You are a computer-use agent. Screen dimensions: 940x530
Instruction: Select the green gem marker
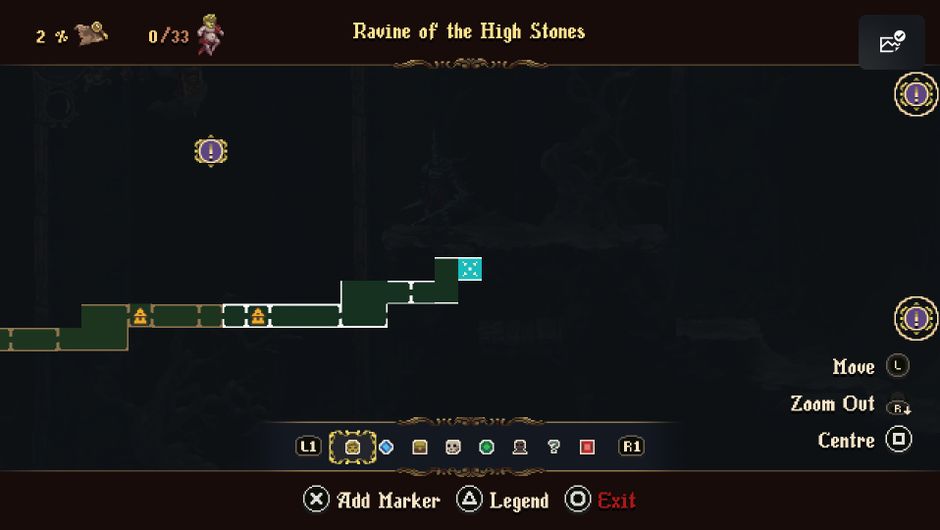[487, 447]
